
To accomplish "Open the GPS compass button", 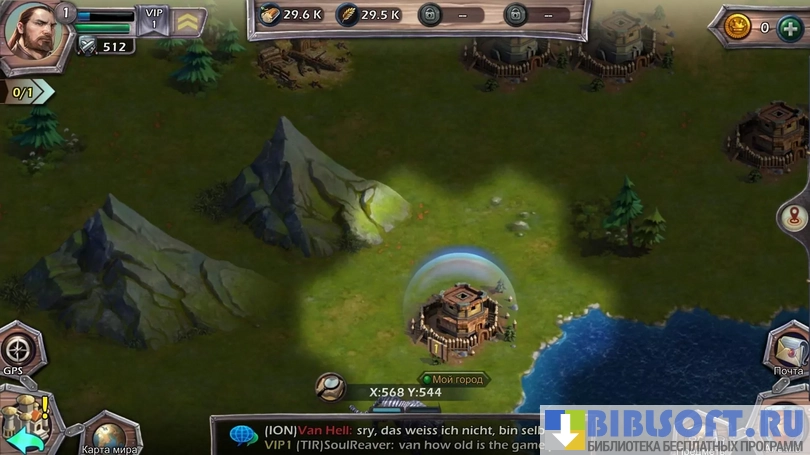I will point(15,349).
